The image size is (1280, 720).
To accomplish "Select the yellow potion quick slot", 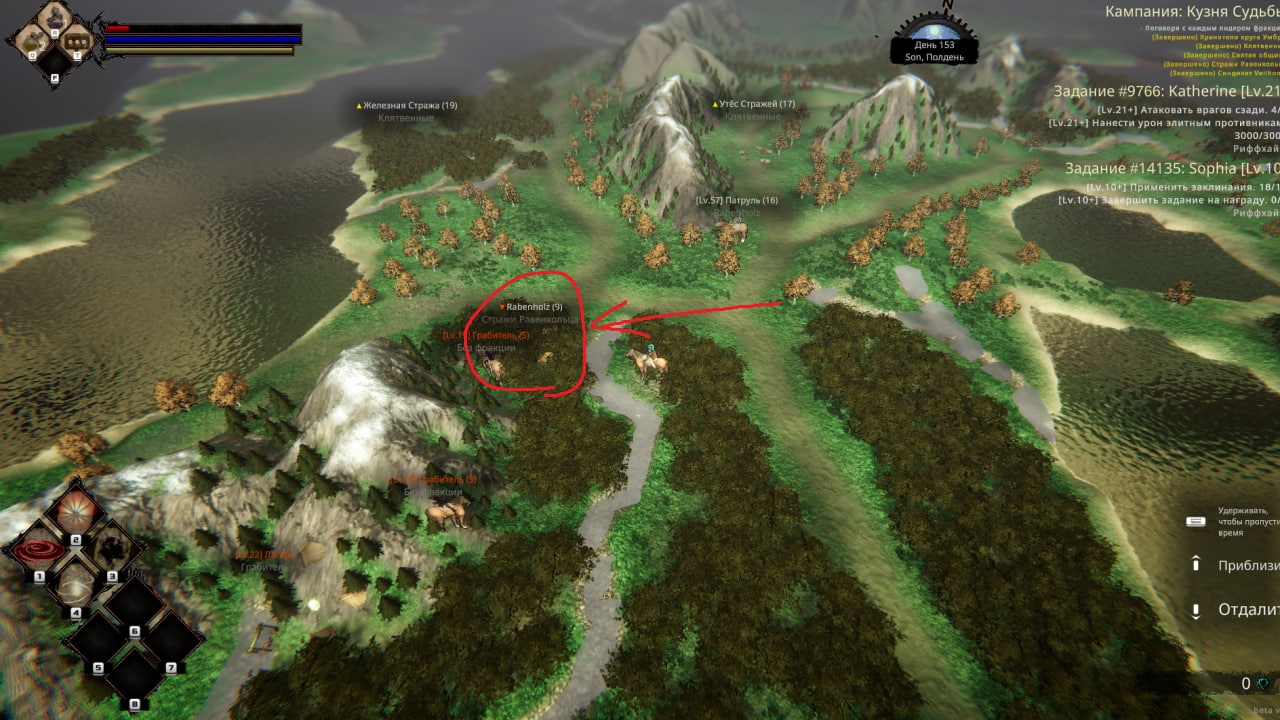I will (x=30, y=40).
